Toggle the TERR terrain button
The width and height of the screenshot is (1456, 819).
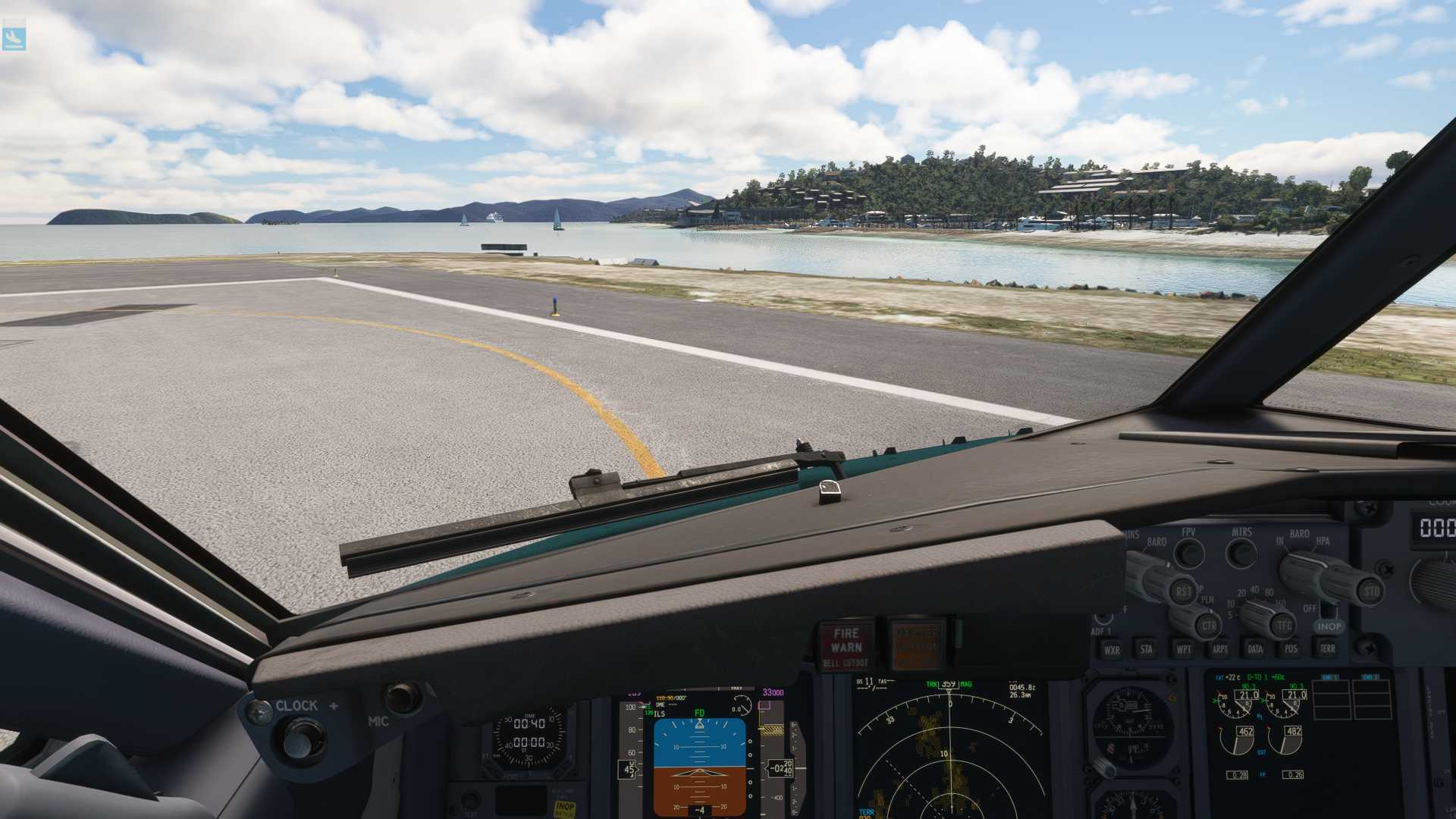coord(1327,649)
